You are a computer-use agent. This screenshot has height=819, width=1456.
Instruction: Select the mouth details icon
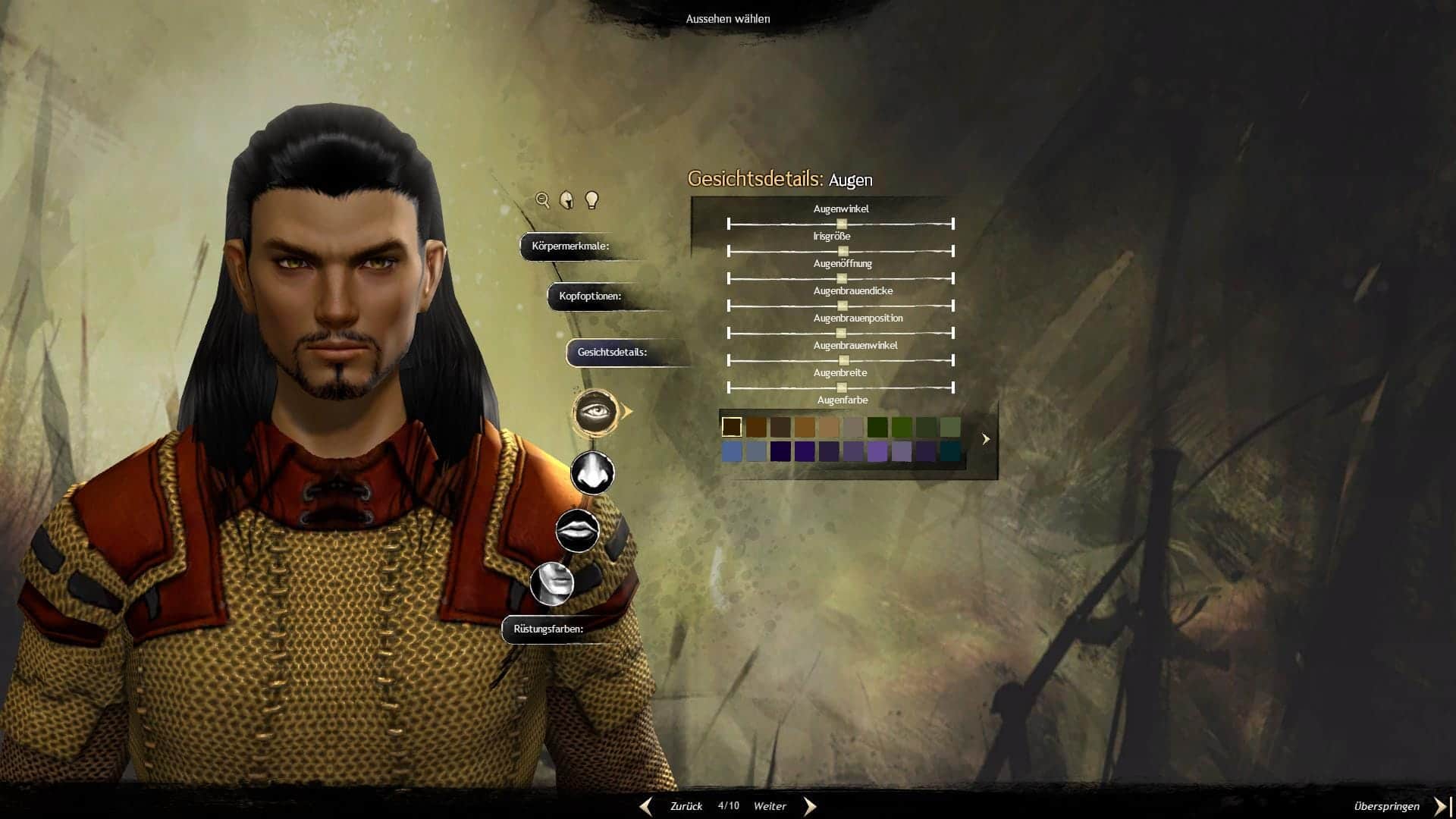coord(577,529)
